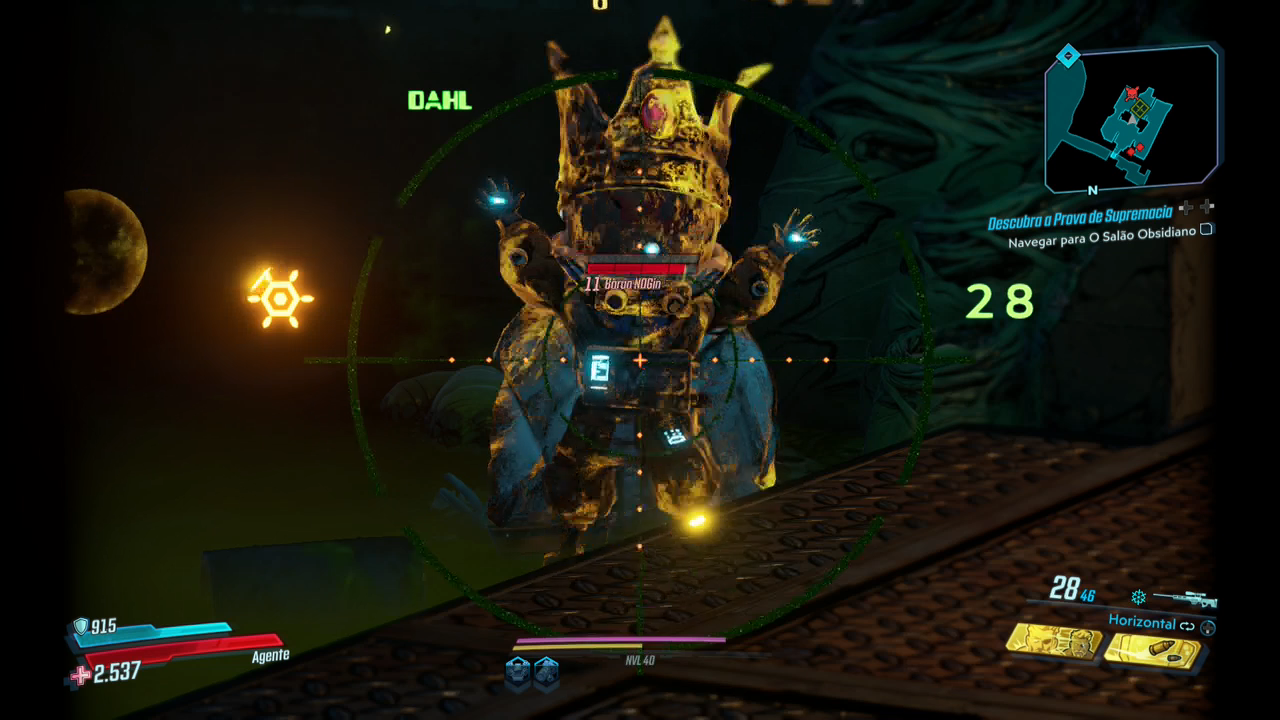Open the minimap in the corner
The width and height of the screenshot is (1280, 720).
[1132, 118]
